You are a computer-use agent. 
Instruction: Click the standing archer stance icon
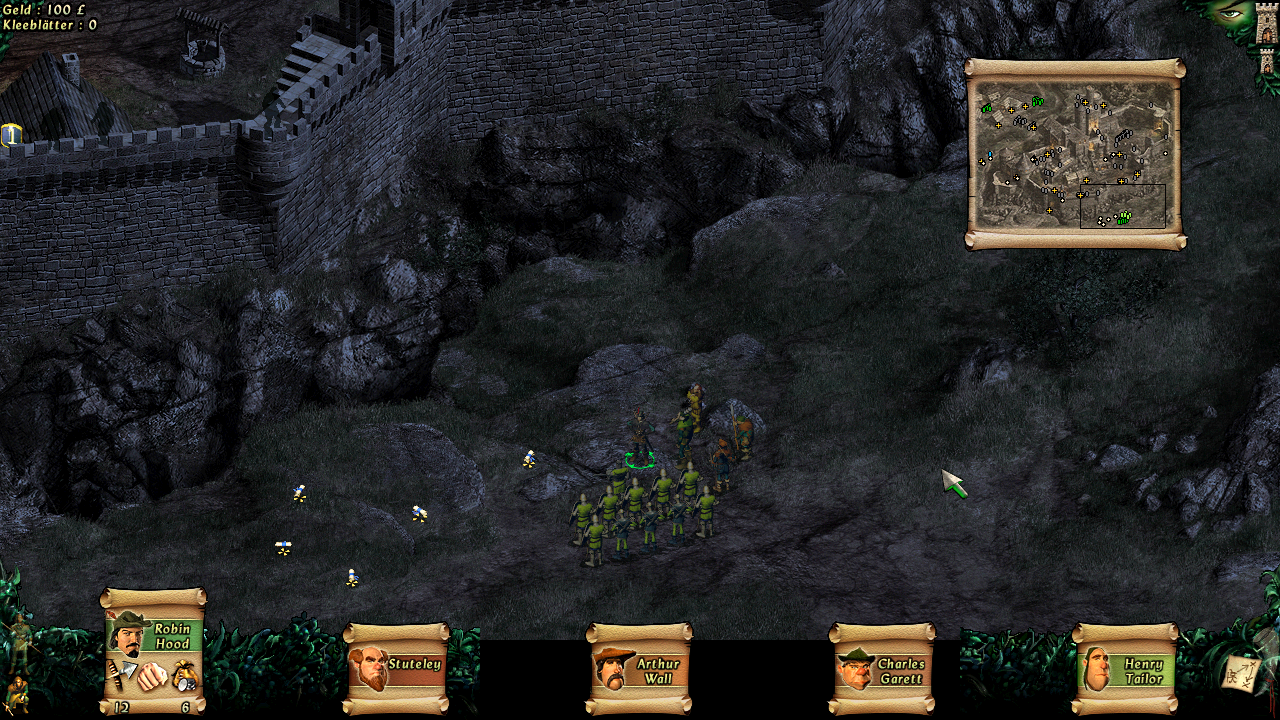pos(20,639)
